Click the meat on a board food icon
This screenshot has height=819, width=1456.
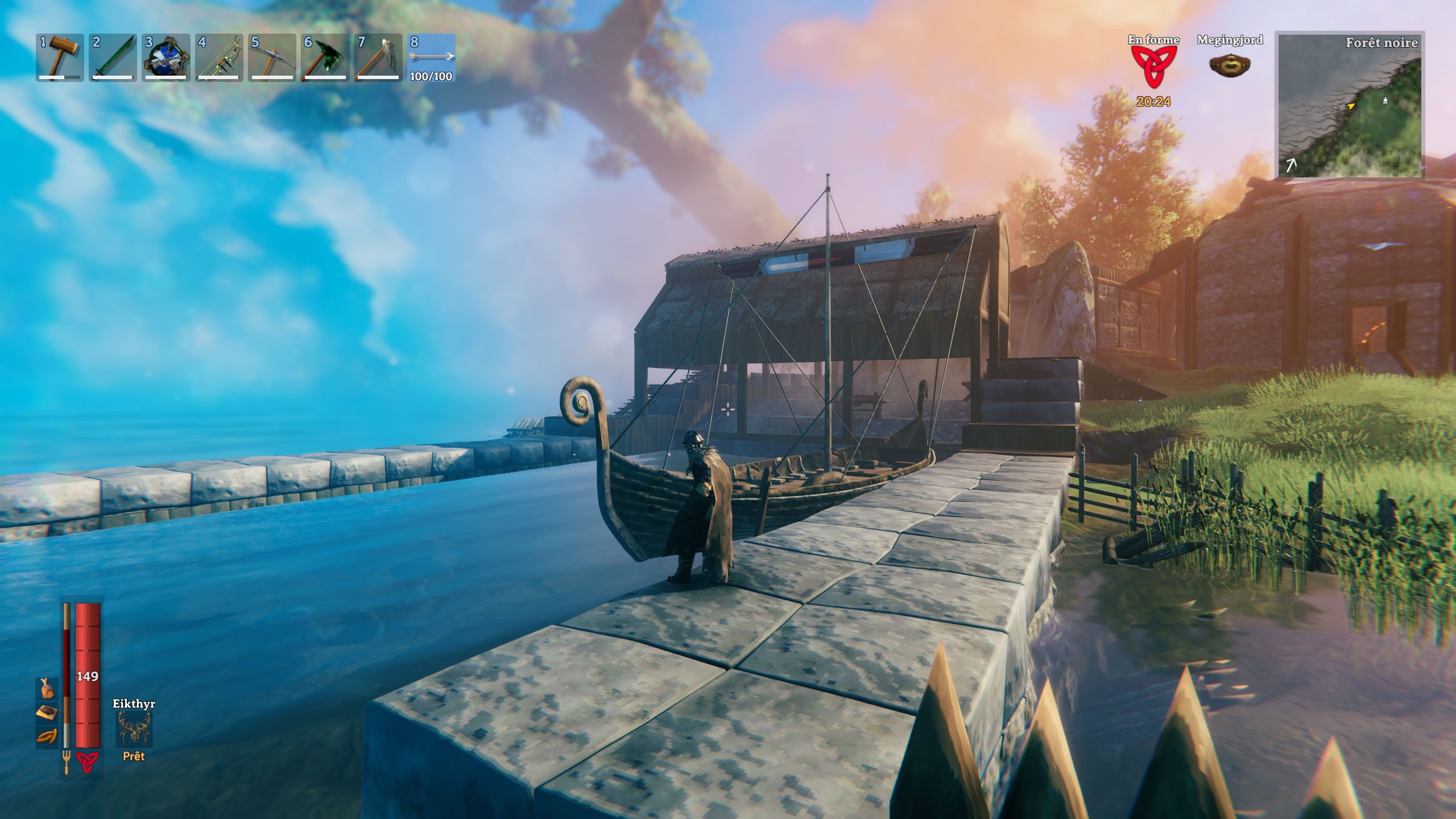[47, 713]
